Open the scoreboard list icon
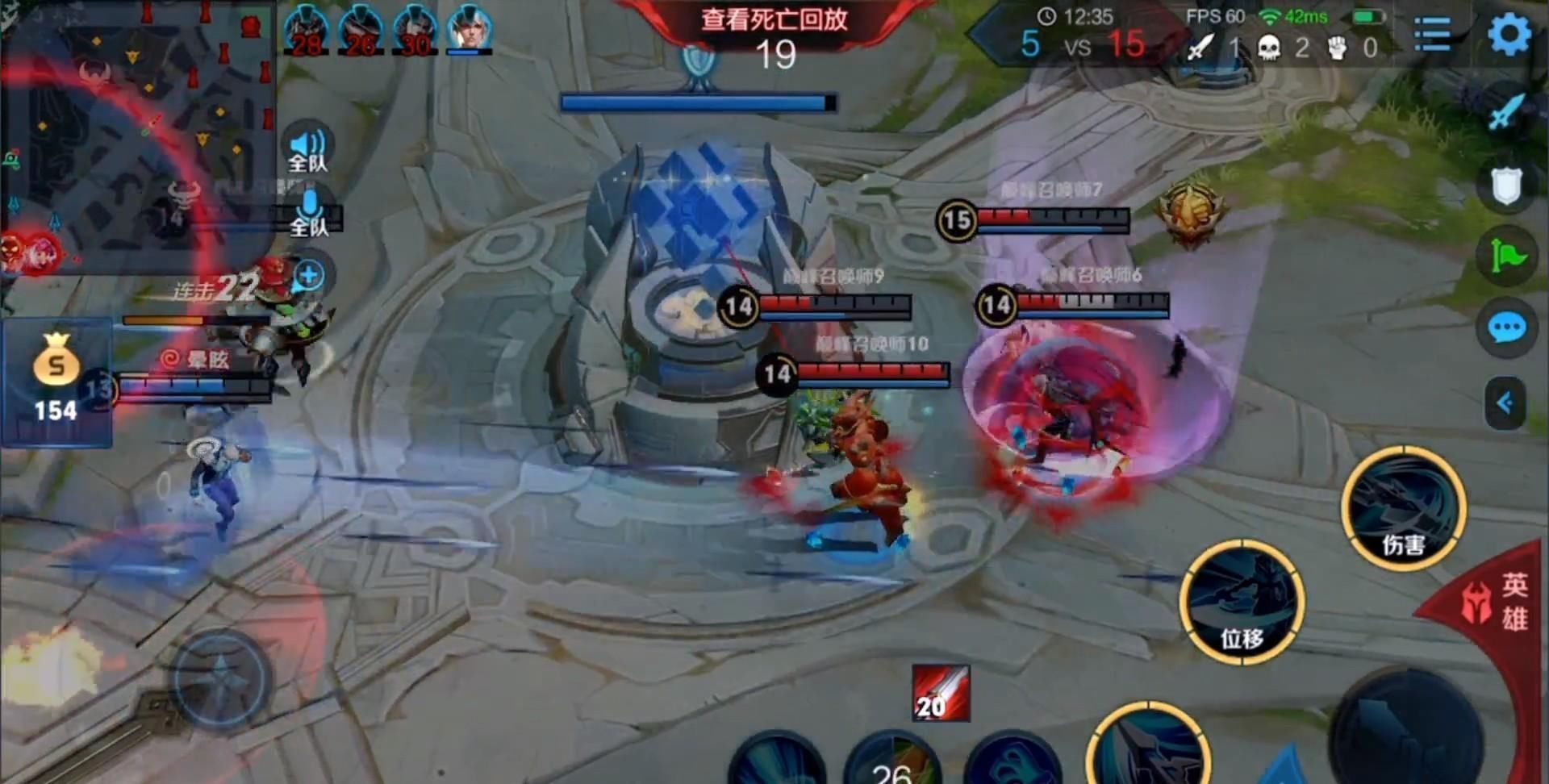 tap(1433, 34)
